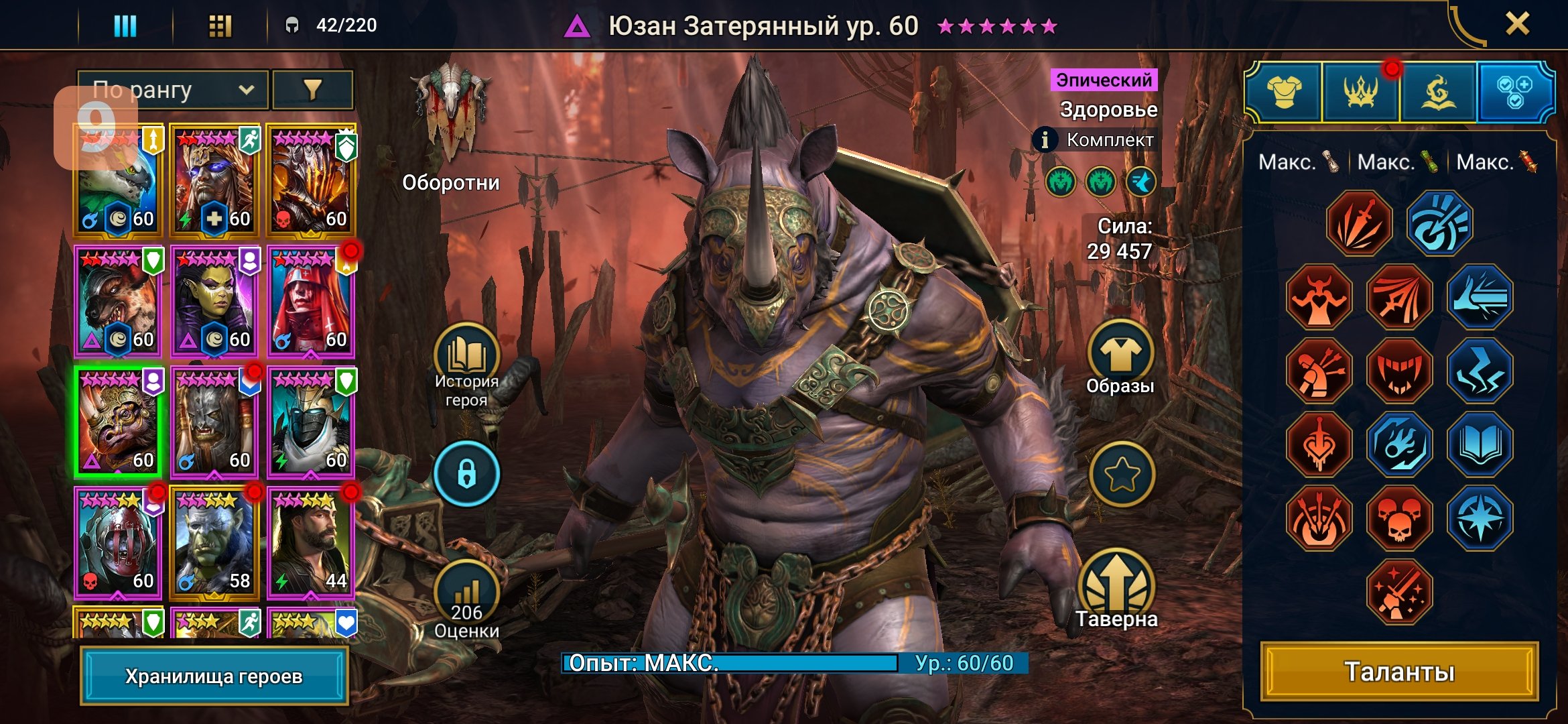1568x724 pixels.
Task: Select the open book talent icon
Action: click(1480, 444)
